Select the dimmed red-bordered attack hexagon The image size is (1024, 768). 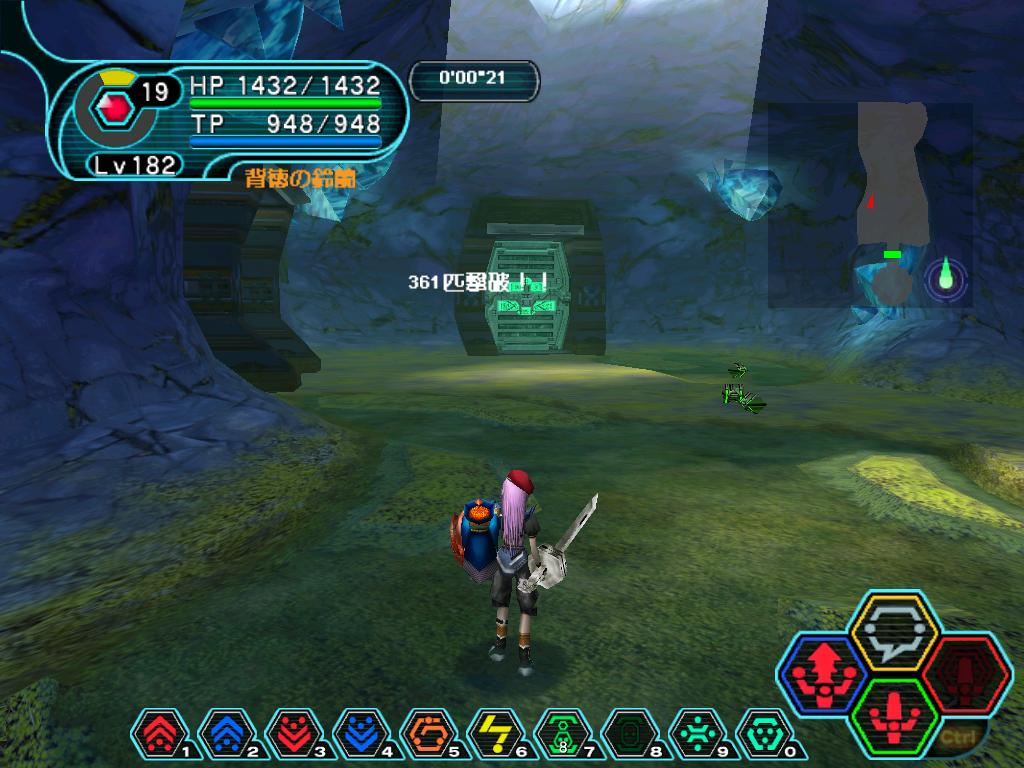965,673
